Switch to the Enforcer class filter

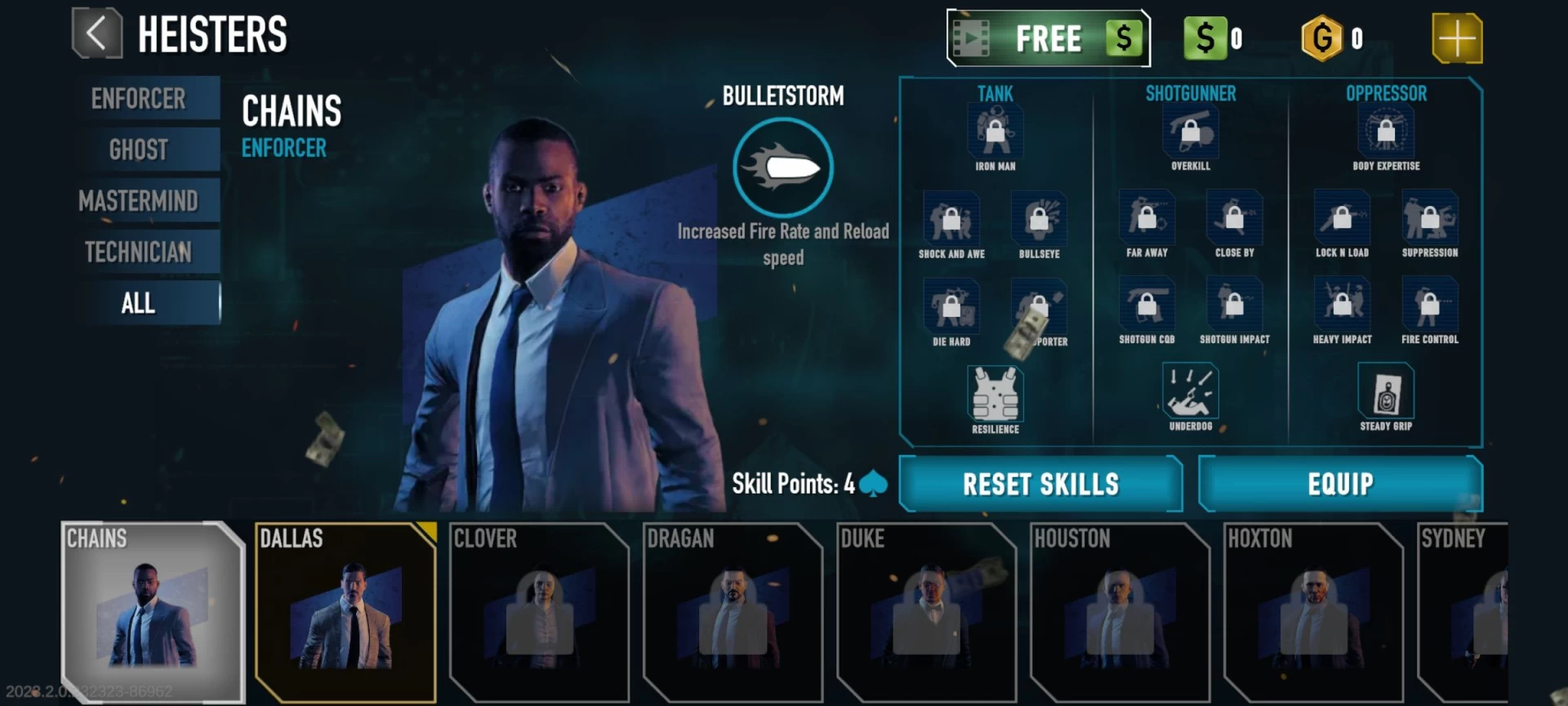[x=139, y=99]
